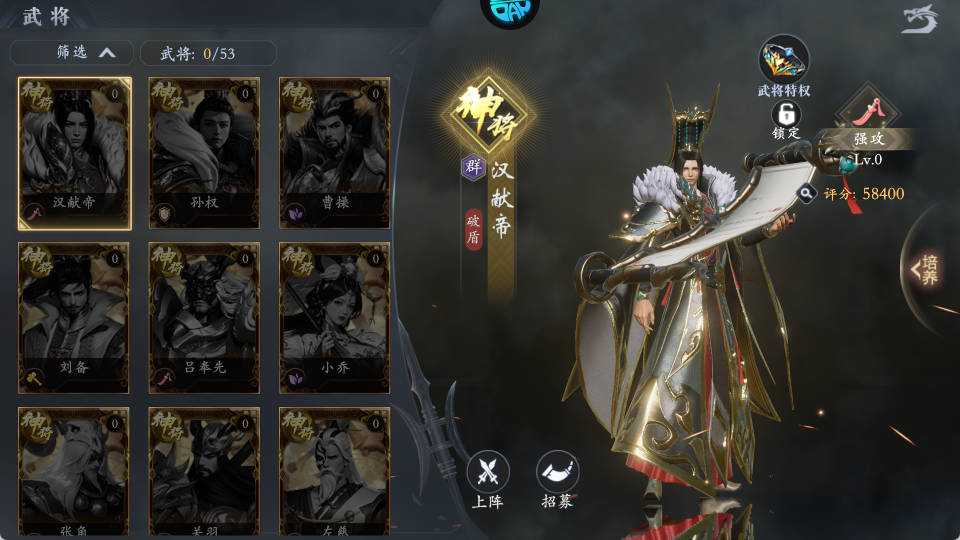Image resolution: width=960 pixels, height=540 pixels.
Task: Click the 群 faction badge
Action: tap(473, 167)
